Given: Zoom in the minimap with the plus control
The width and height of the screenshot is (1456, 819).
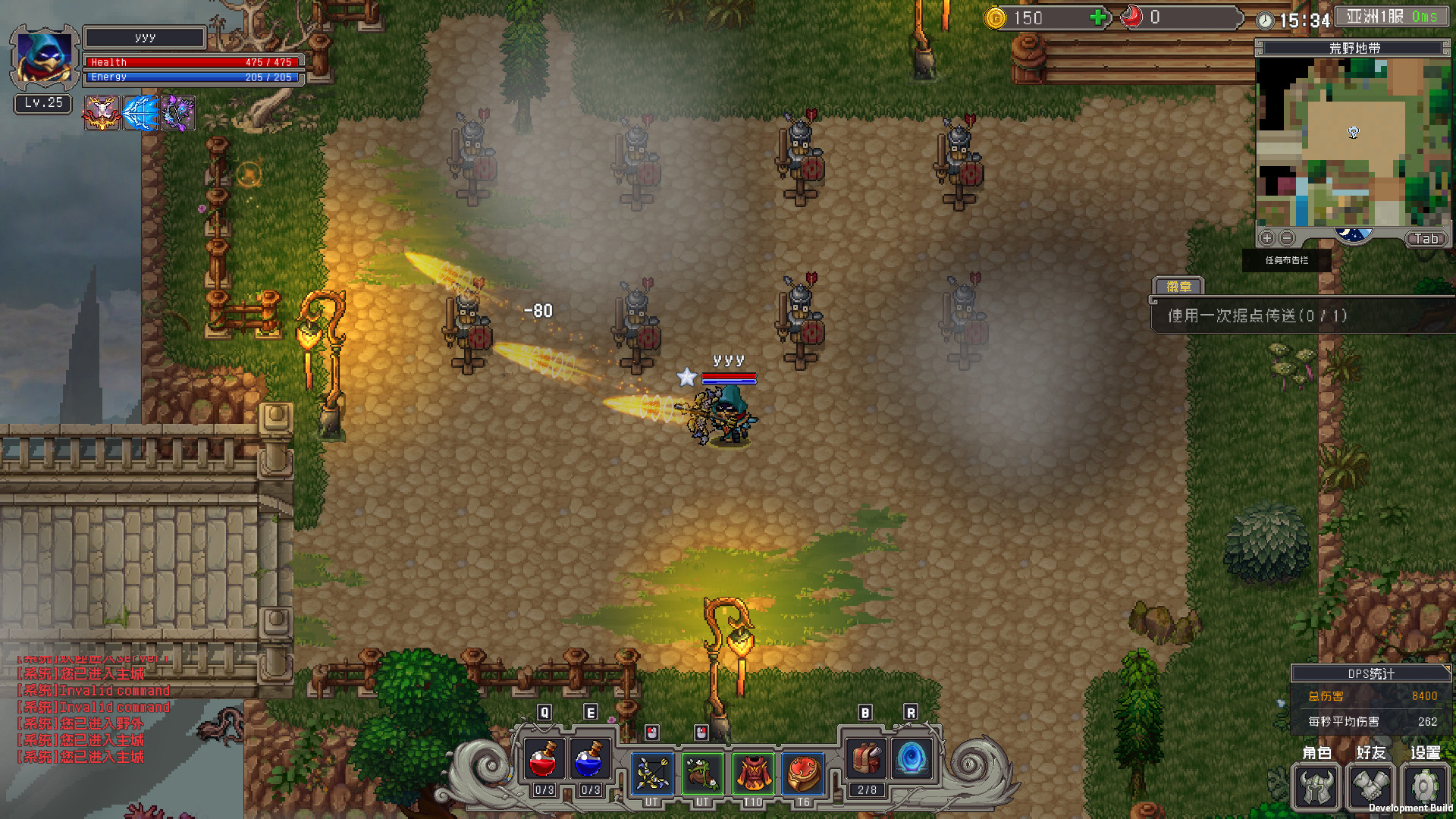Looking at the screenshot, I should click(1266, 237).
